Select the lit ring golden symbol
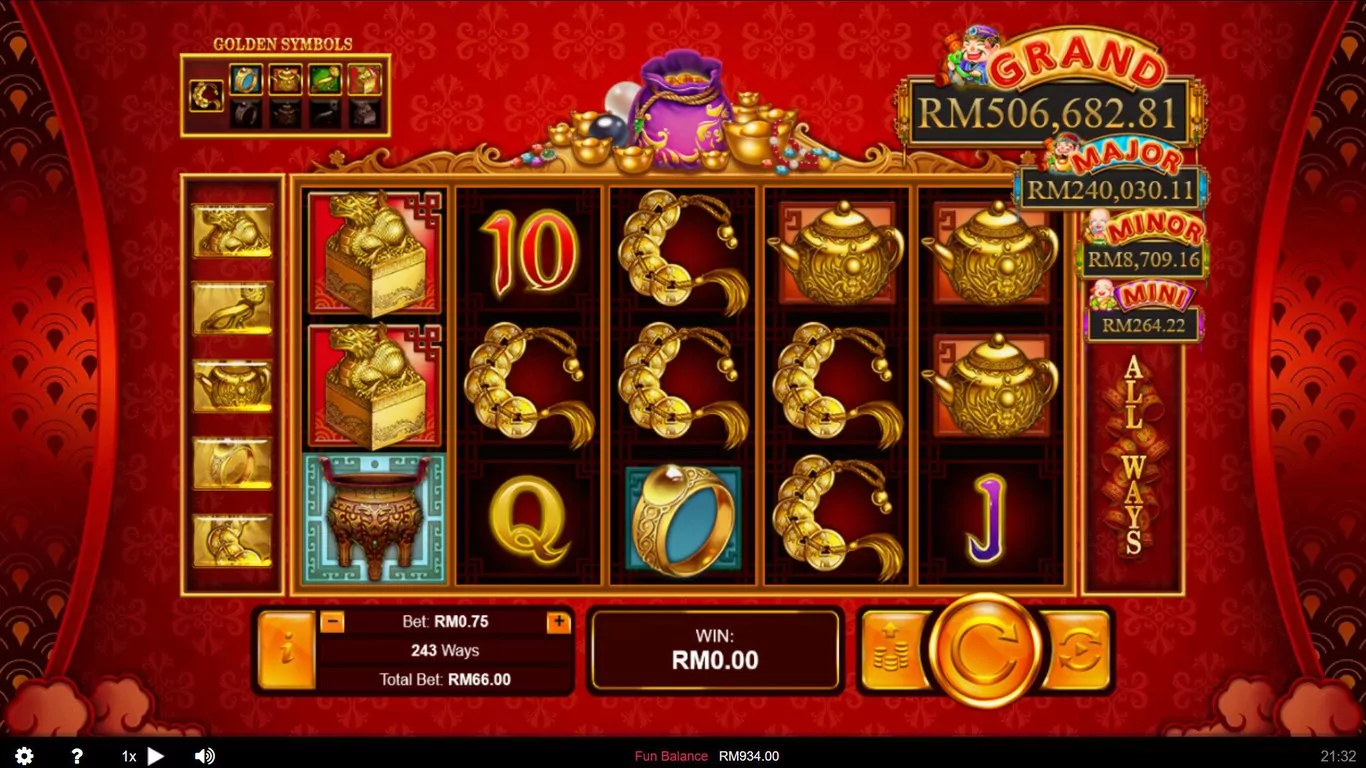Viewport: 1366px width, 768px height. click(246, 79)
